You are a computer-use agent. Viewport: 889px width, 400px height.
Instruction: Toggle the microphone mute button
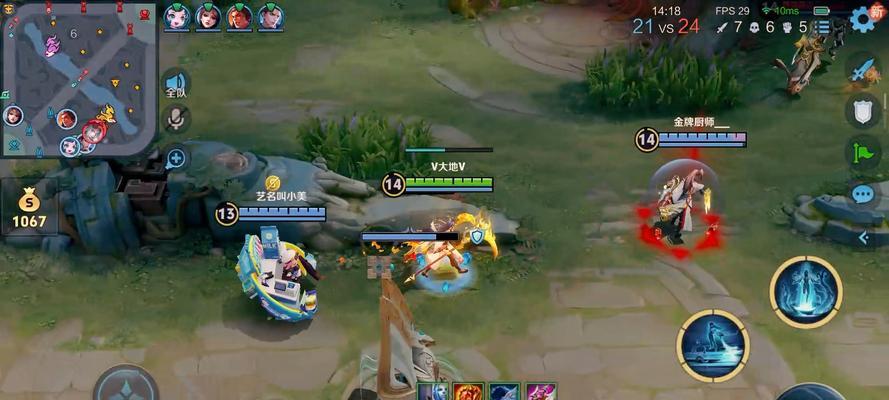coord(176,119)
